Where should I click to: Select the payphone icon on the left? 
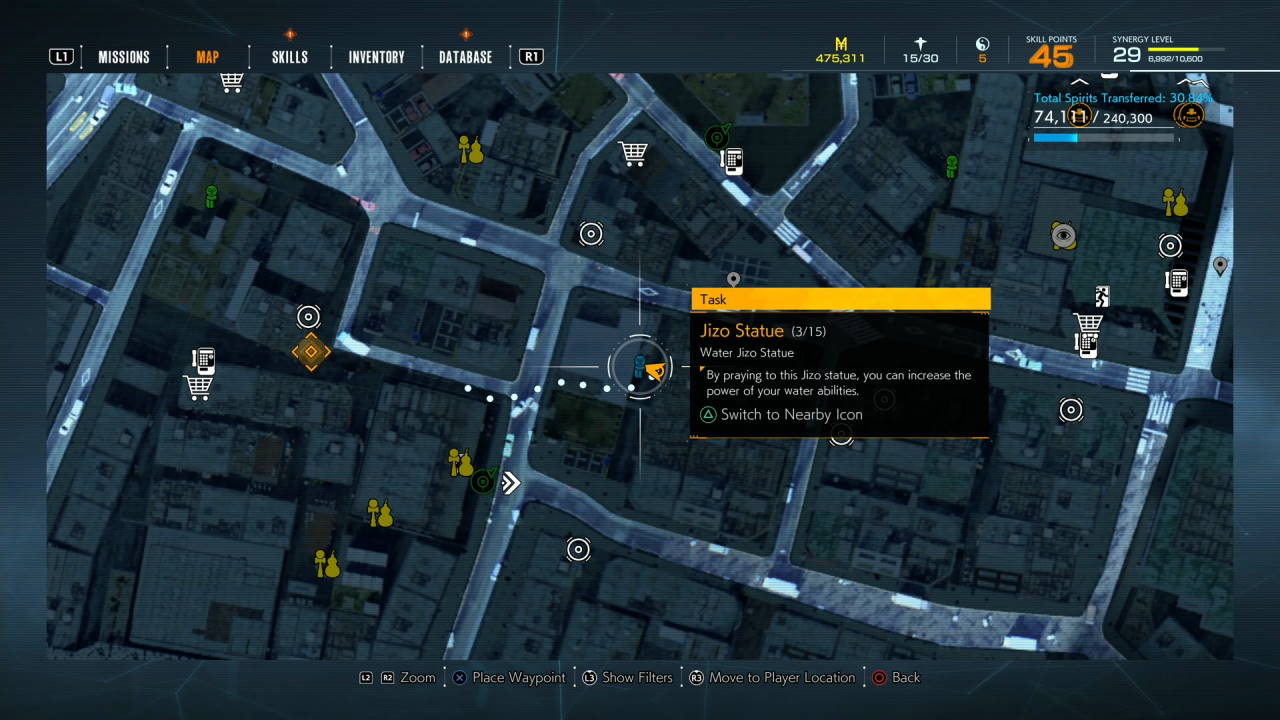204,359
